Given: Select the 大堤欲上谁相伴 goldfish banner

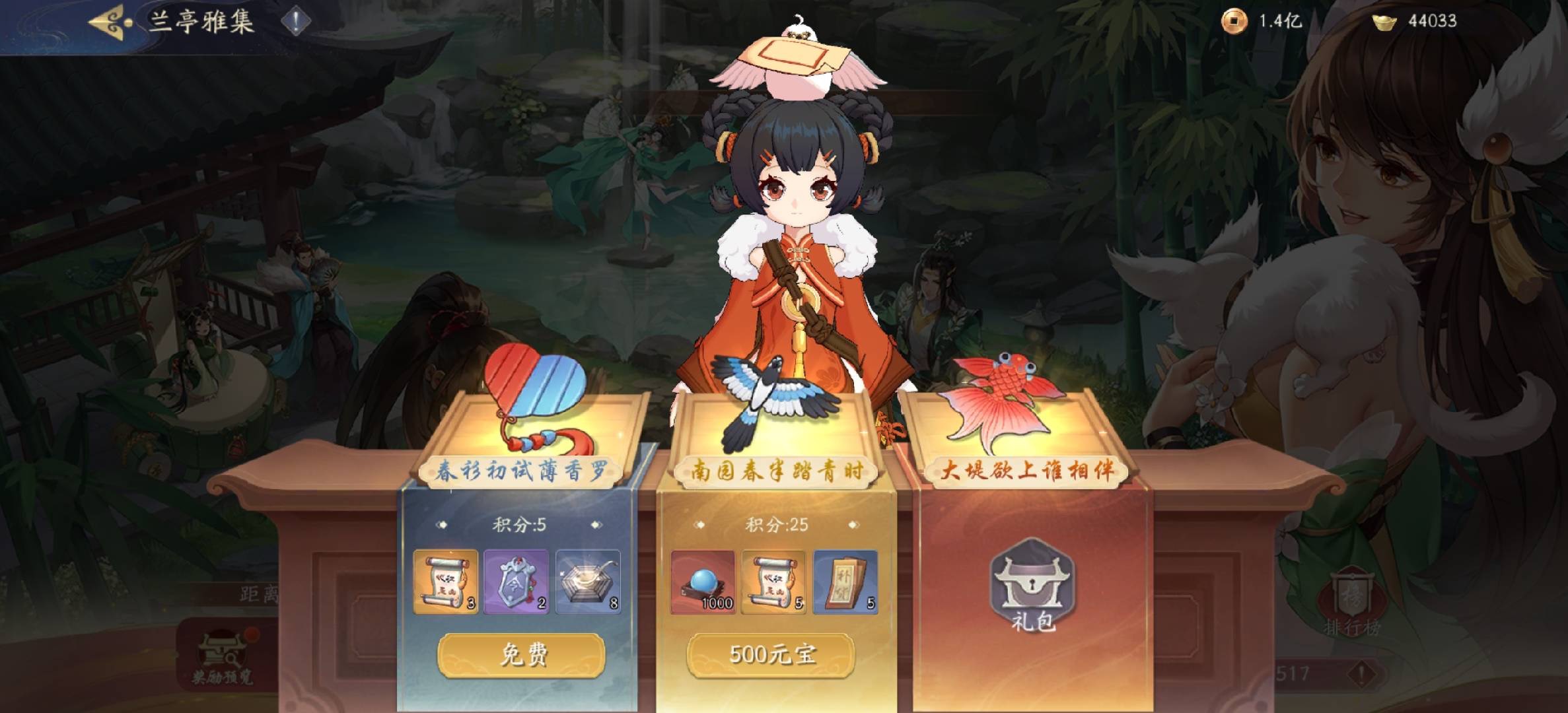Looking at the screenshot, I should tap(1027, 470).
